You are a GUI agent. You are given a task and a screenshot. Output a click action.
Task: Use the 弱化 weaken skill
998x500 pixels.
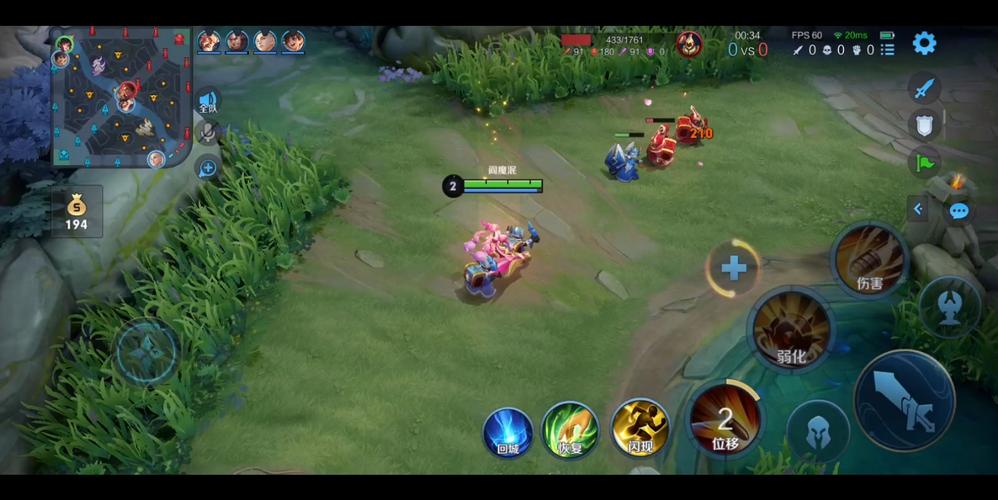point(791,330)
